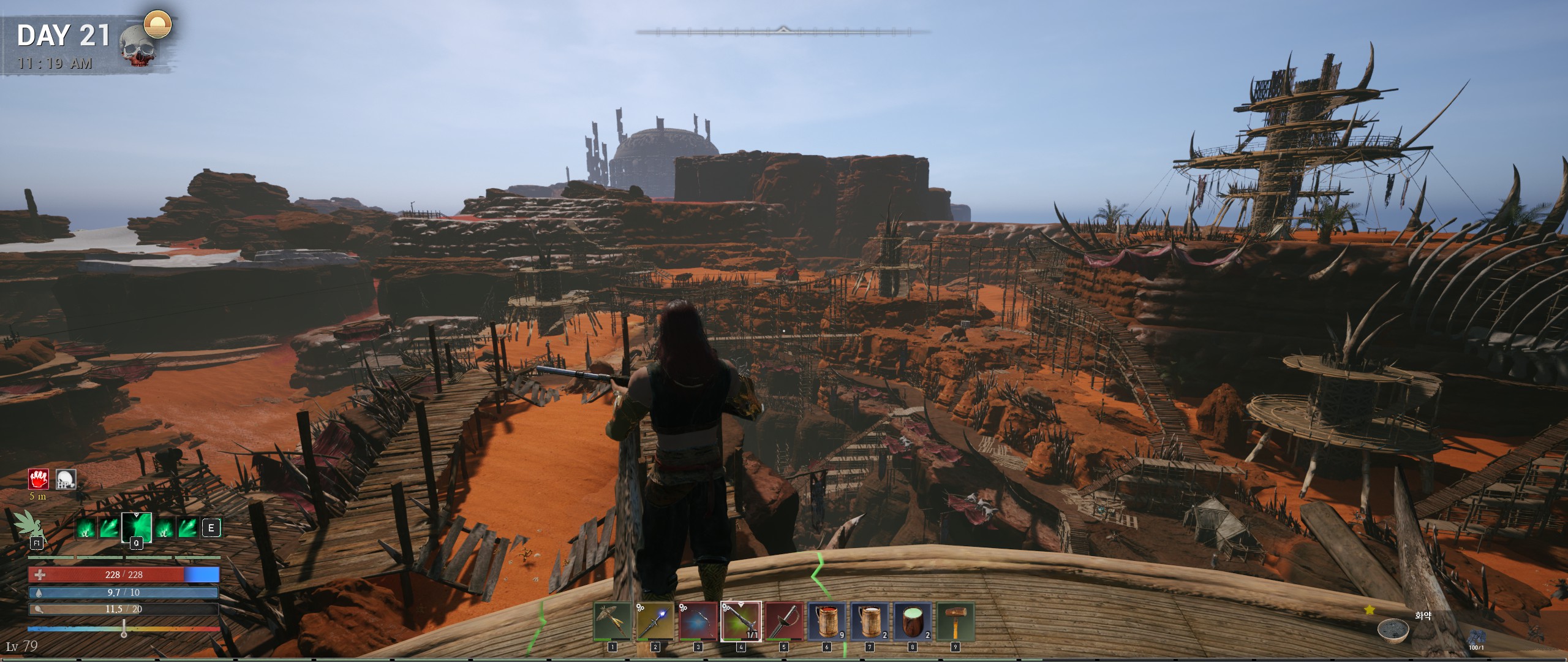Select the green liquid cup slot
Image resolution: width=1568 pixels, height=662 pixels.
click(x=913, y=622)
